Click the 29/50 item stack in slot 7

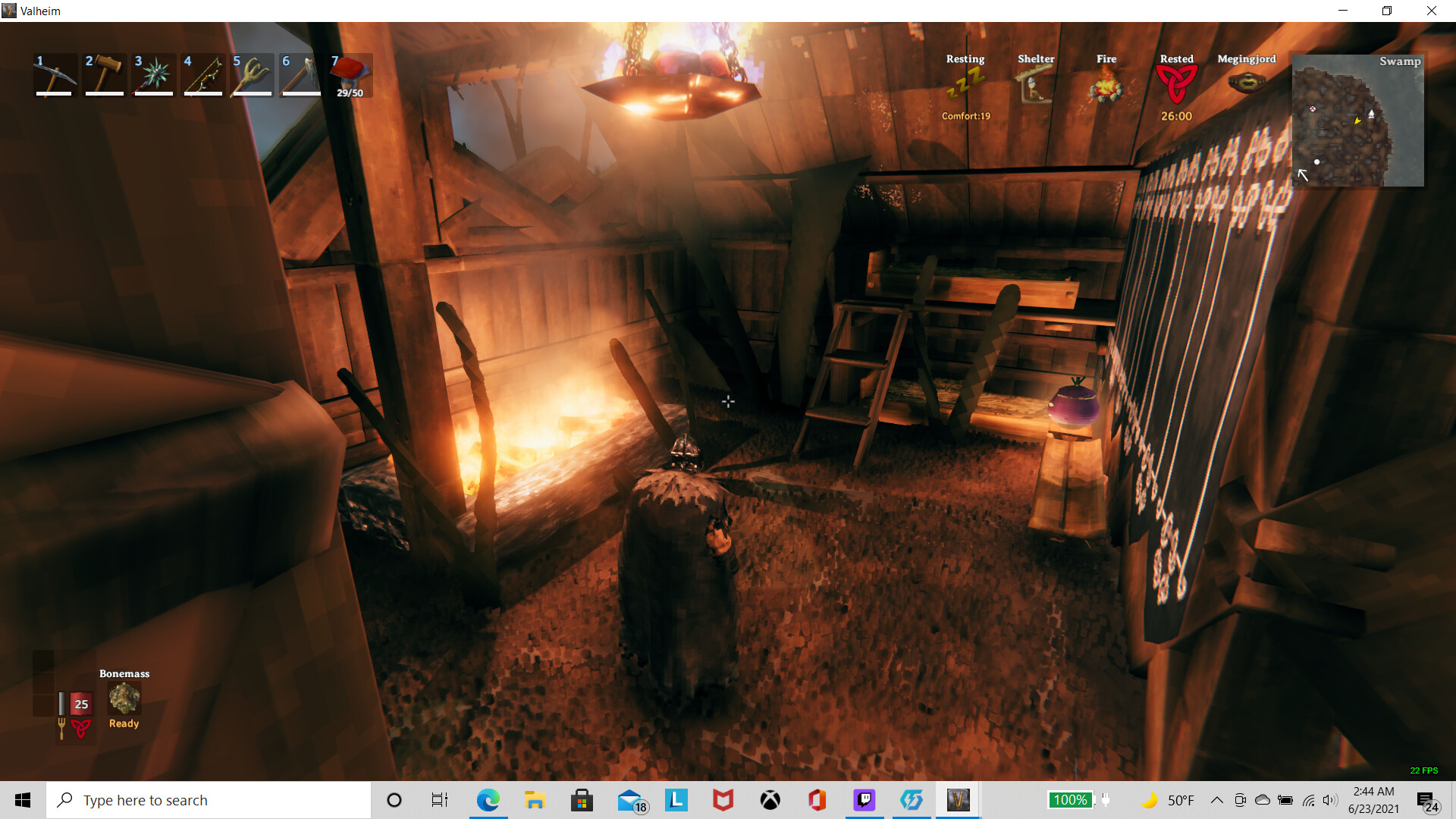(350, 74)
